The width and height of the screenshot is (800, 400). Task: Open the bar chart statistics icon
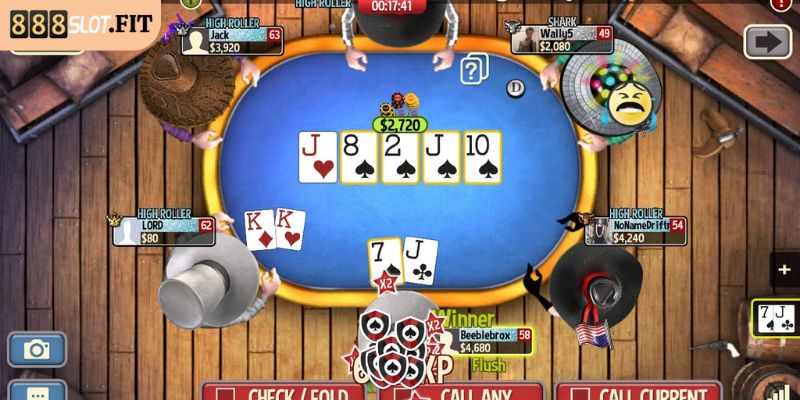pyautogui.click(x=783, y=391)
